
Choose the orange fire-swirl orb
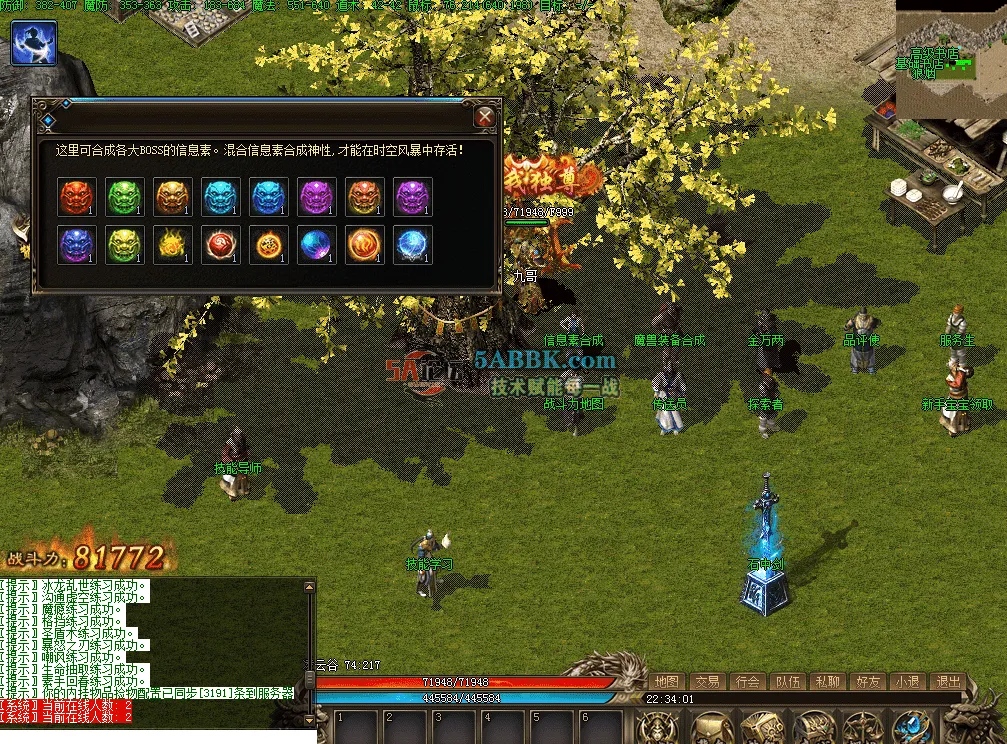[x=365, y=245]
